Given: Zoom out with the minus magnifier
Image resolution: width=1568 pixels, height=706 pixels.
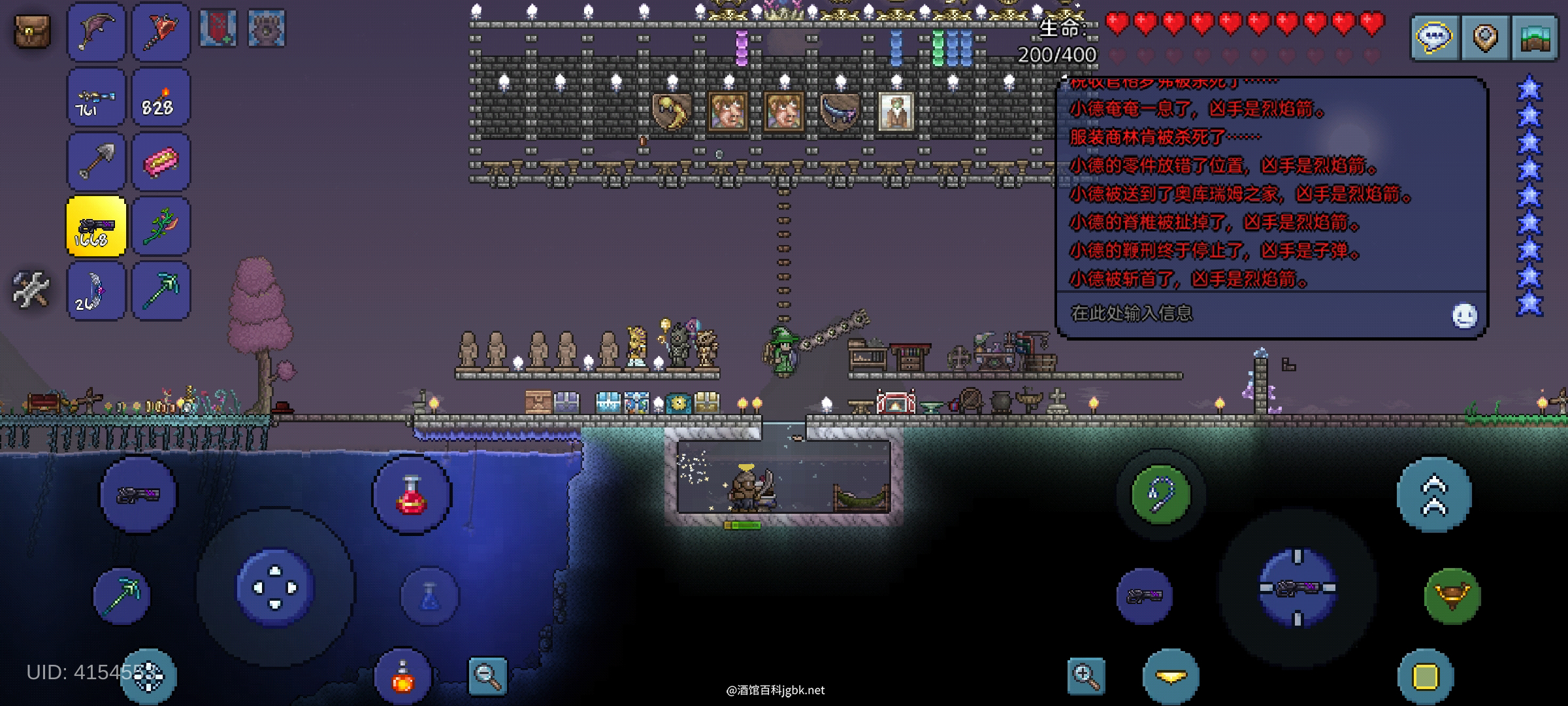Looking at the screenshot, I should point(487,675).
